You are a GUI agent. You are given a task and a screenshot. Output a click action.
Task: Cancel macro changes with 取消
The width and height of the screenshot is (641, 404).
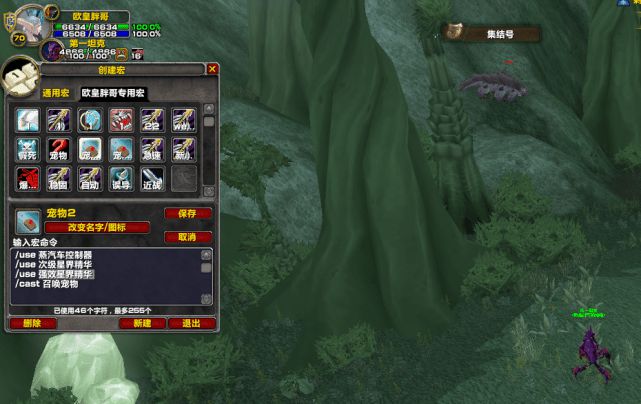pyautogui.click(x=187, y=237)
